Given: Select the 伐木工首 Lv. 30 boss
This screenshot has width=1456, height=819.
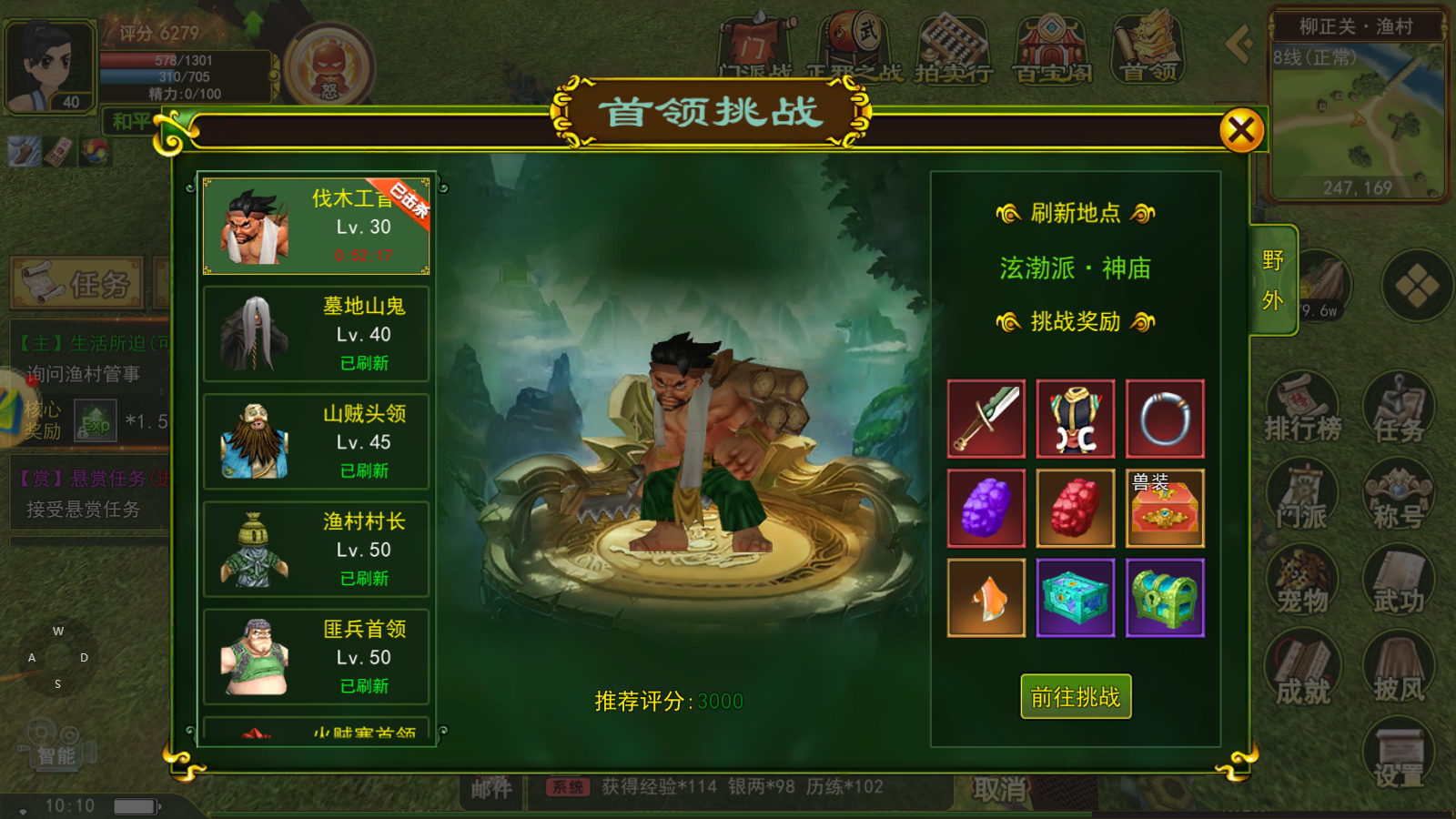Looking at the screenshot, I should coord(316,227).
